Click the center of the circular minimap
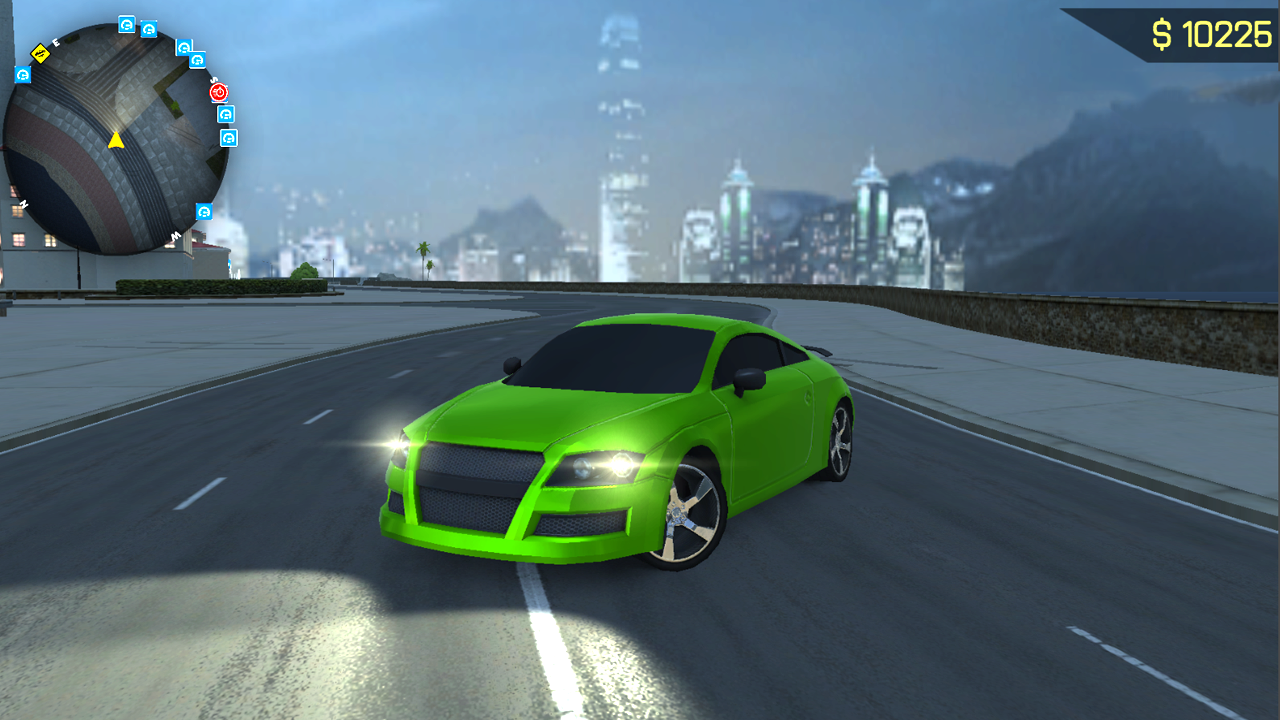Image resolution: width=1280 pixels, height=720 pixels. (x=116, y=130)
